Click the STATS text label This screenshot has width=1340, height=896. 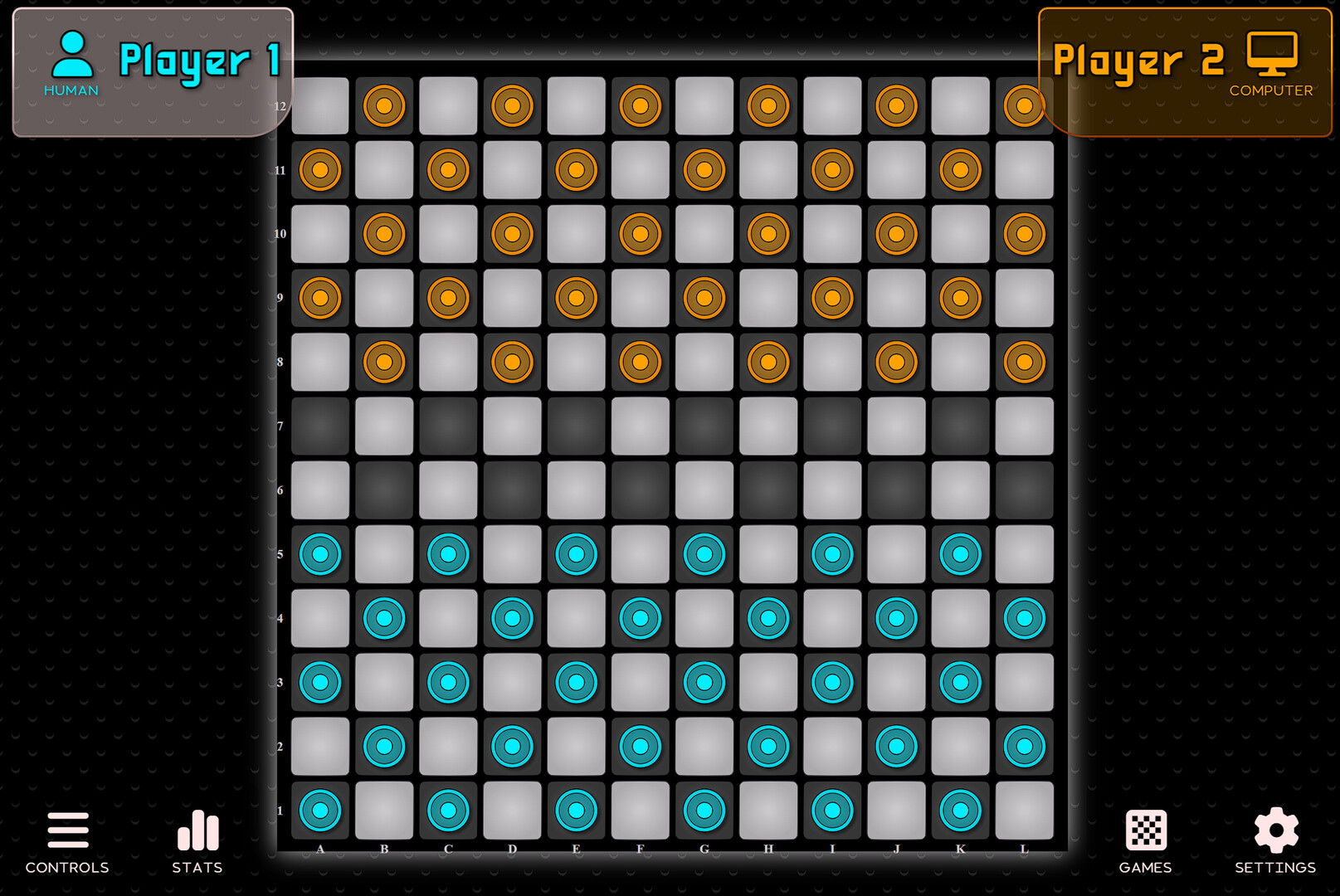197,868
